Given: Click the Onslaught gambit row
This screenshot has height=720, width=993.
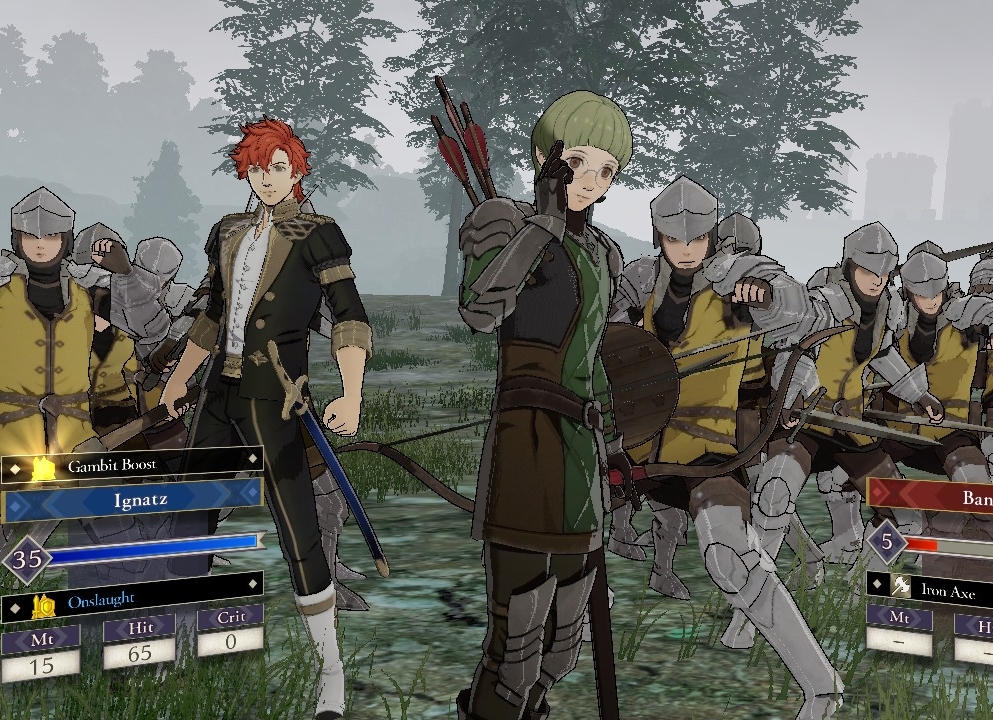Looking at the screenshot, I should [133, 602].
